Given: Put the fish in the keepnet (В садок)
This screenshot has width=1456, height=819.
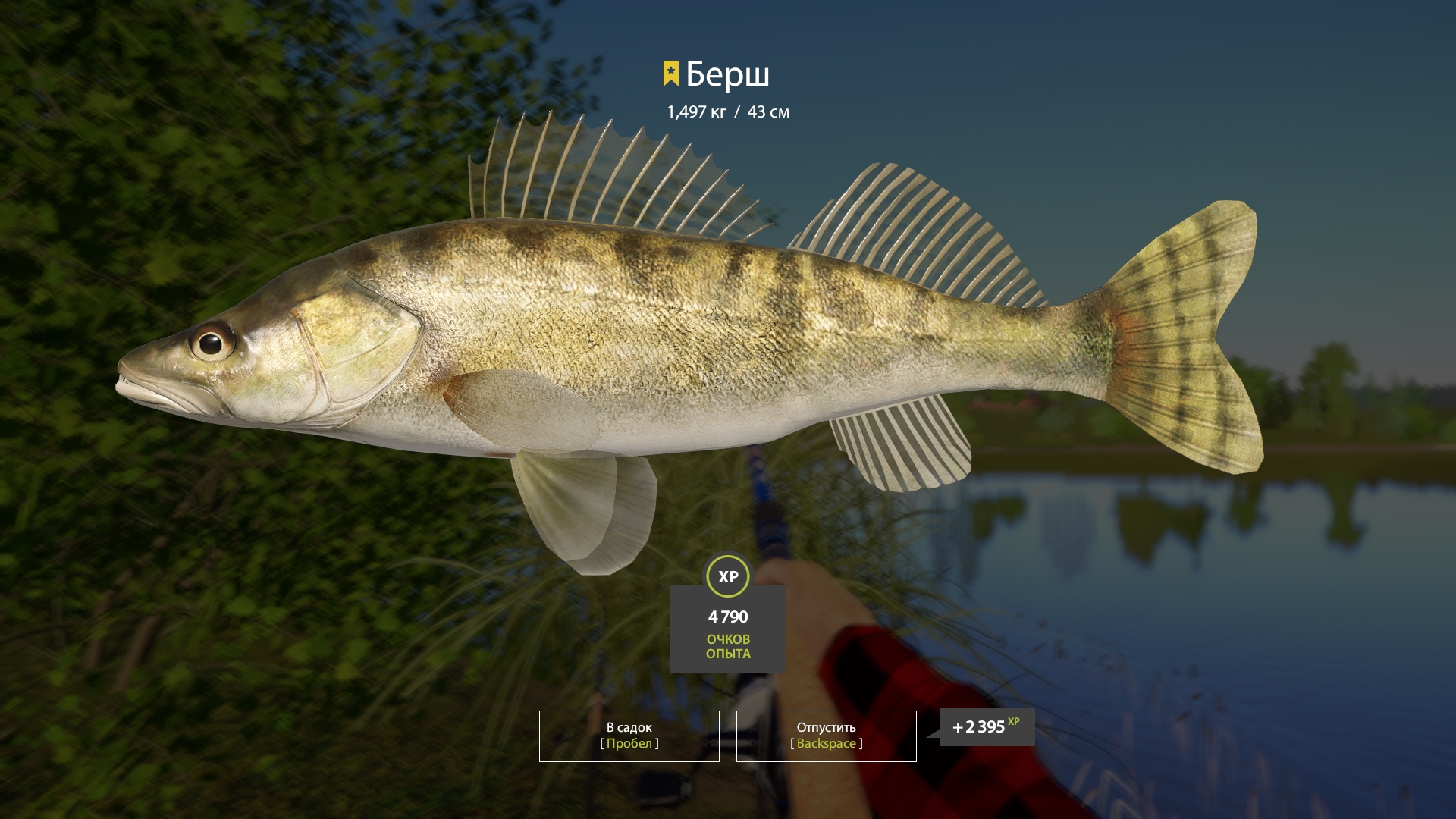Looking at the screenshot, I should [x=629, y=736].
